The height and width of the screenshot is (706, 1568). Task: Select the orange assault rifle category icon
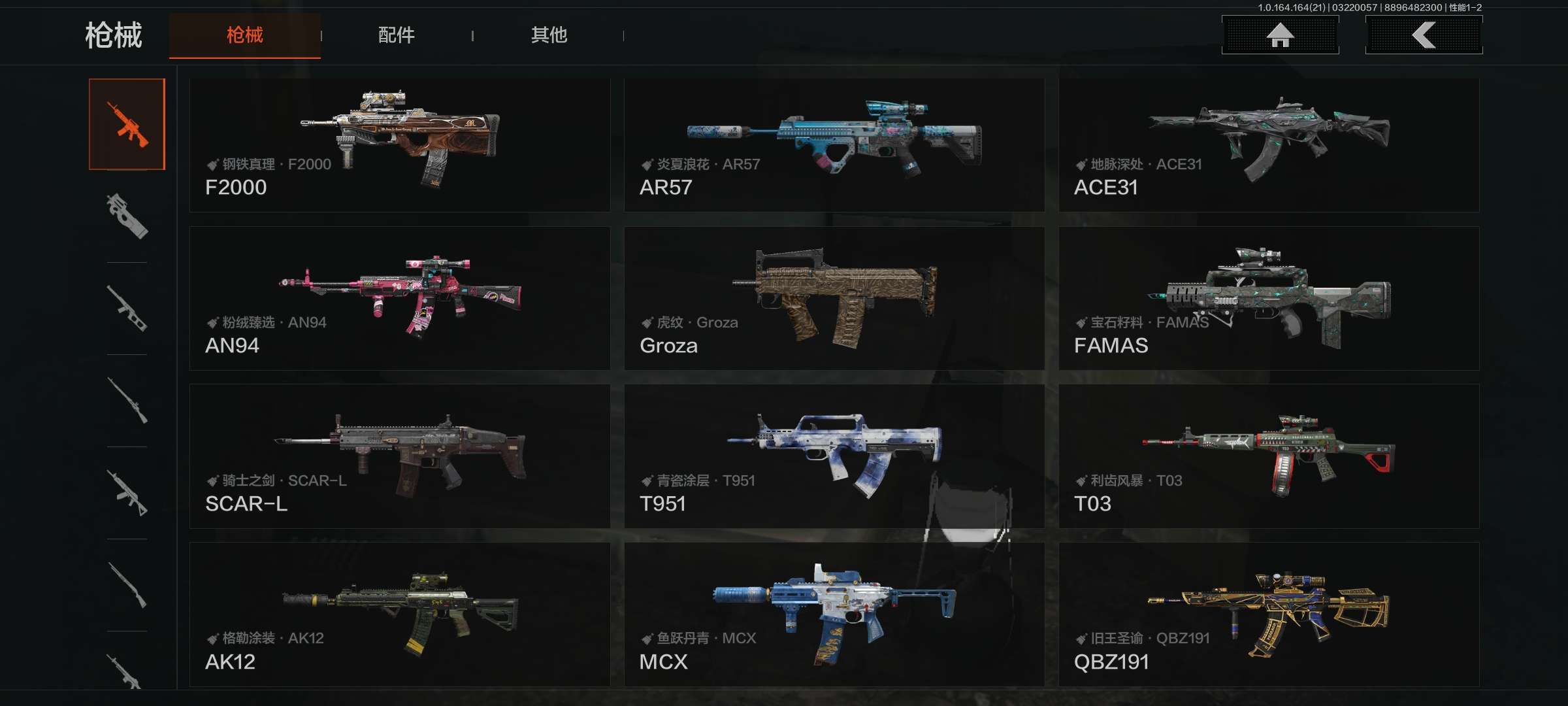[127, 124]
